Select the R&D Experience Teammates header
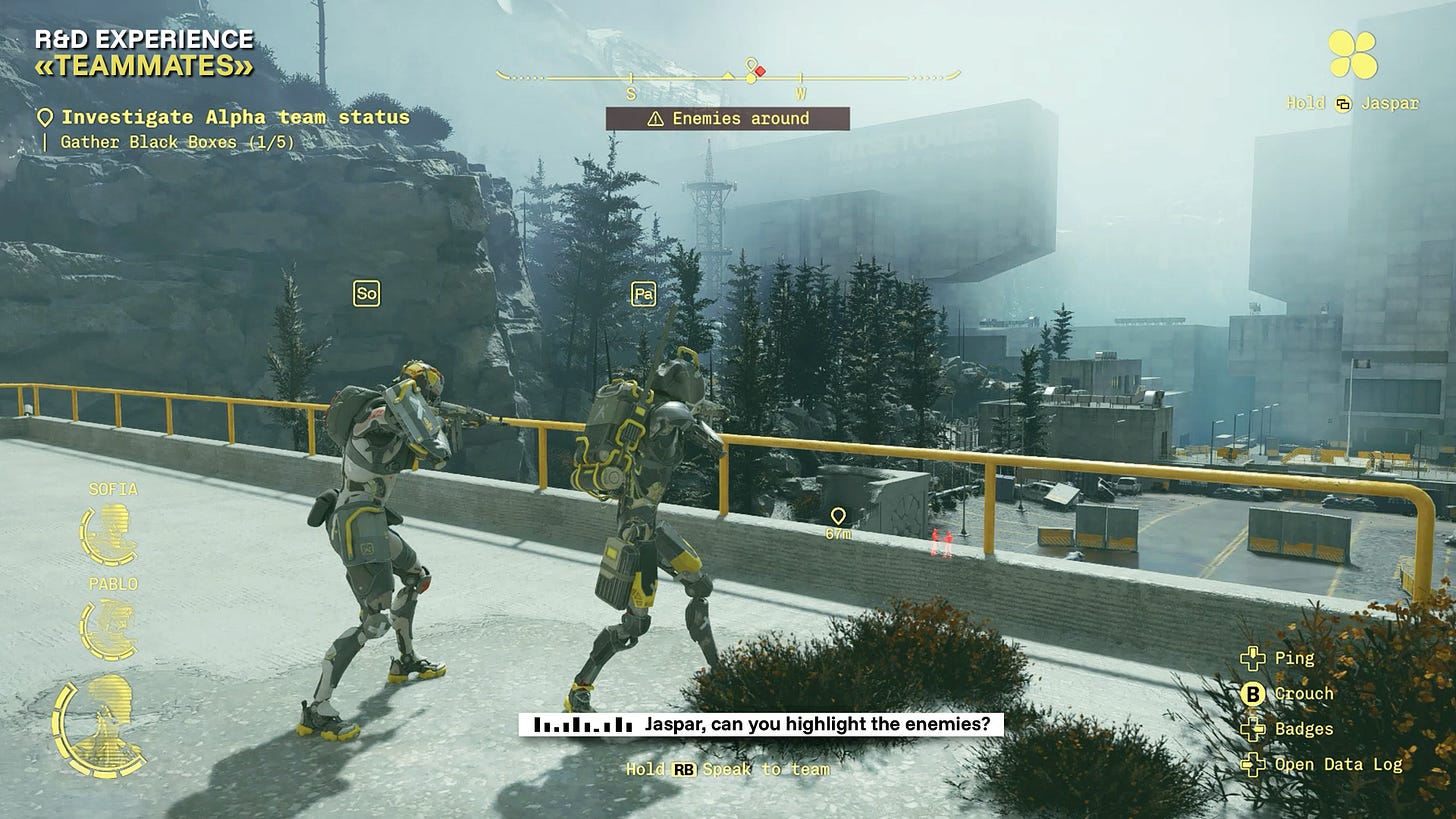1456x819 pixels. tap(144, 54)
